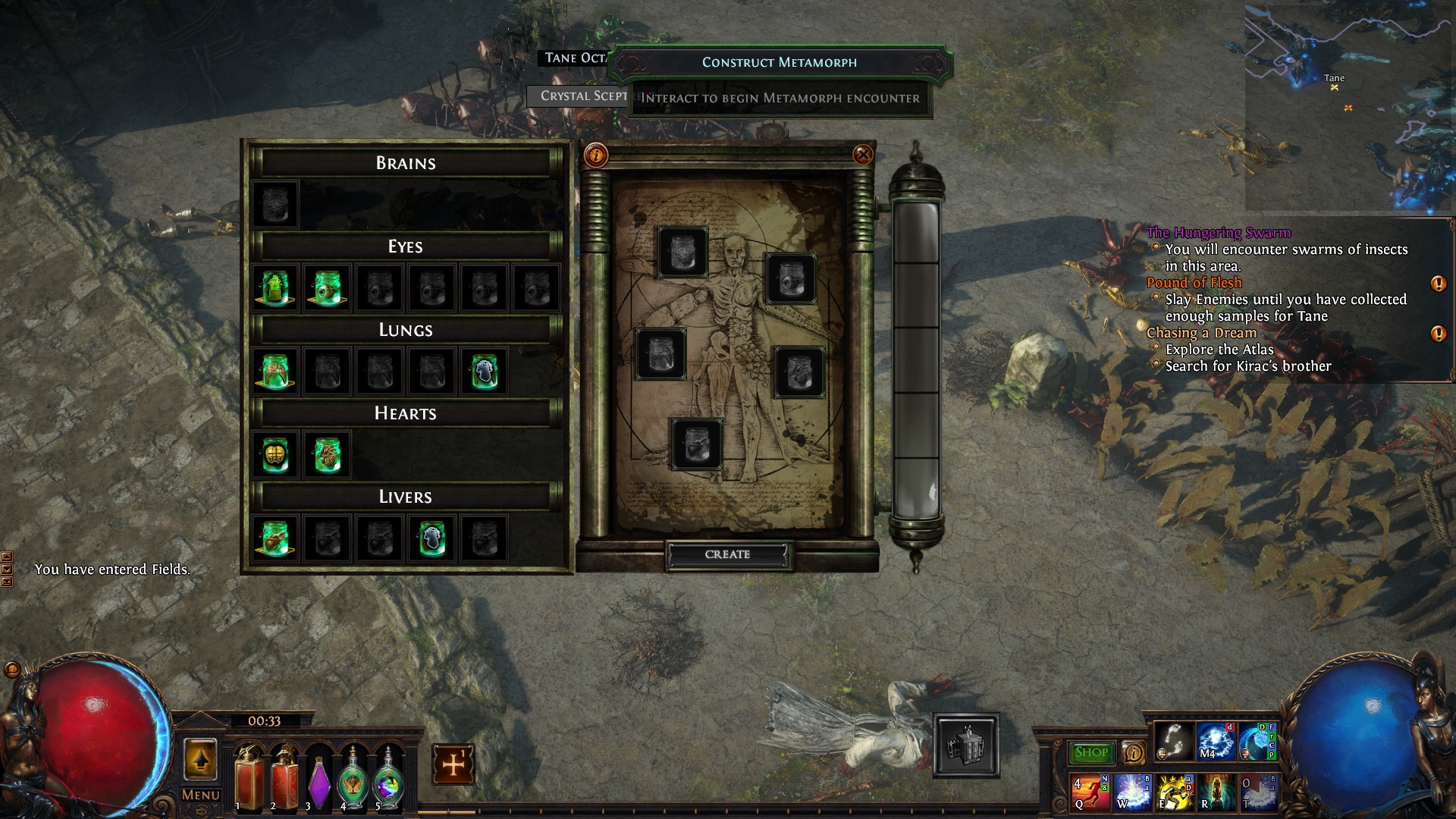Pick the pale ghostly lungs sample jar
This screenshot has width=1456, height=819.
[x=484, y=372]
